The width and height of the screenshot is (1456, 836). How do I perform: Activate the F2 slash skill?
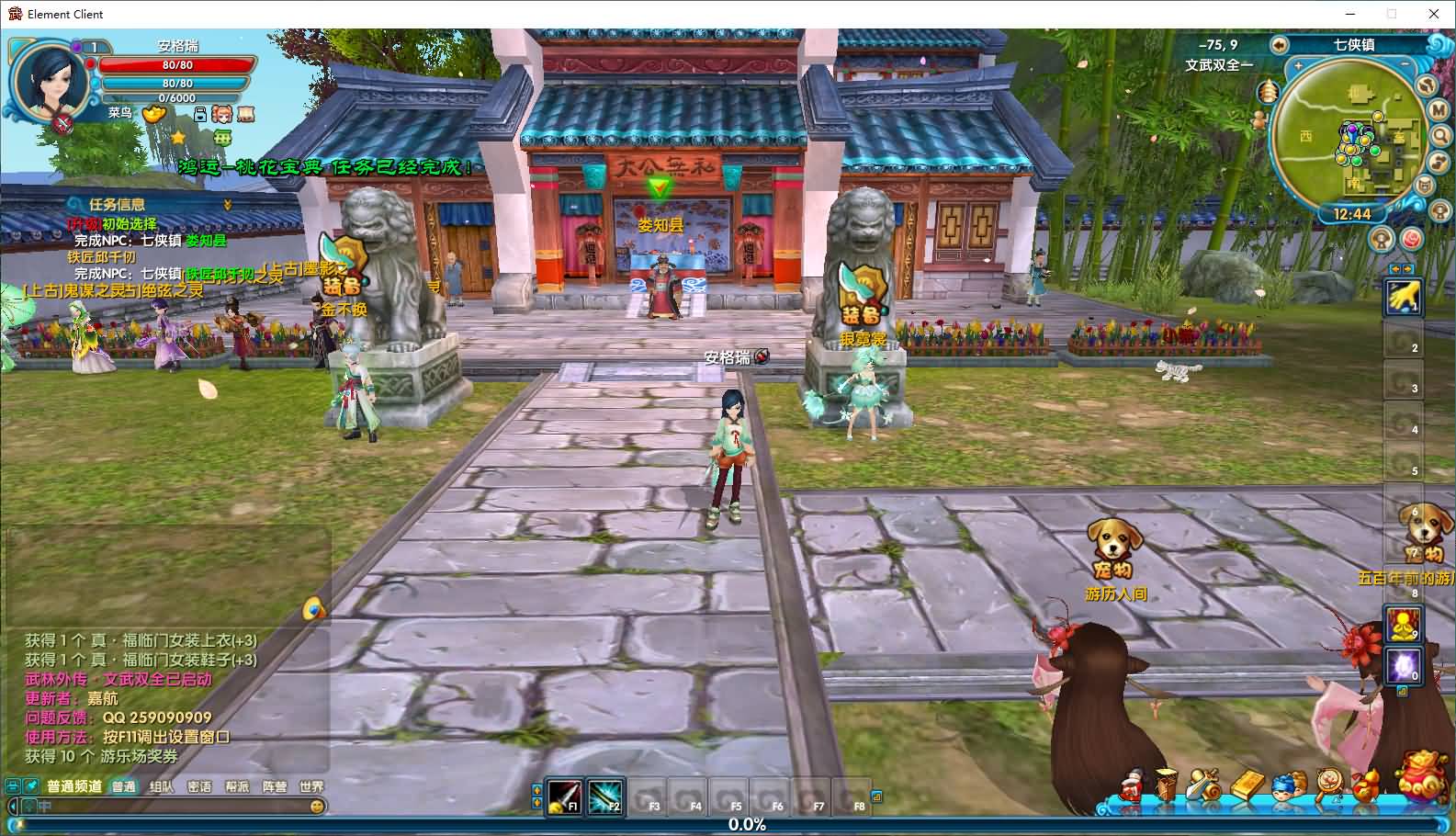click(604, 796)
